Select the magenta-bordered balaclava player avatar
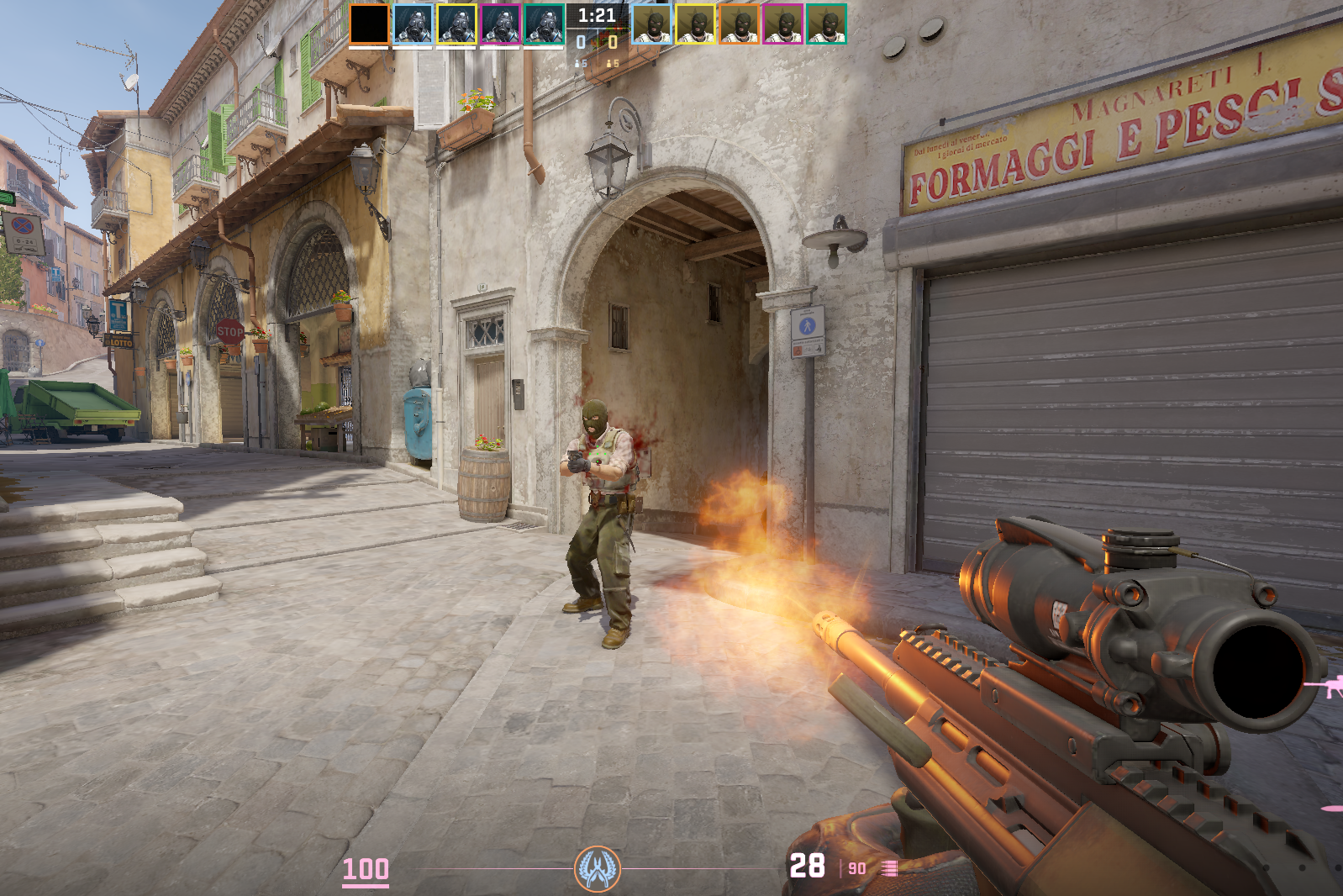This screenshot has width=1343, height=896. [782, 24]
